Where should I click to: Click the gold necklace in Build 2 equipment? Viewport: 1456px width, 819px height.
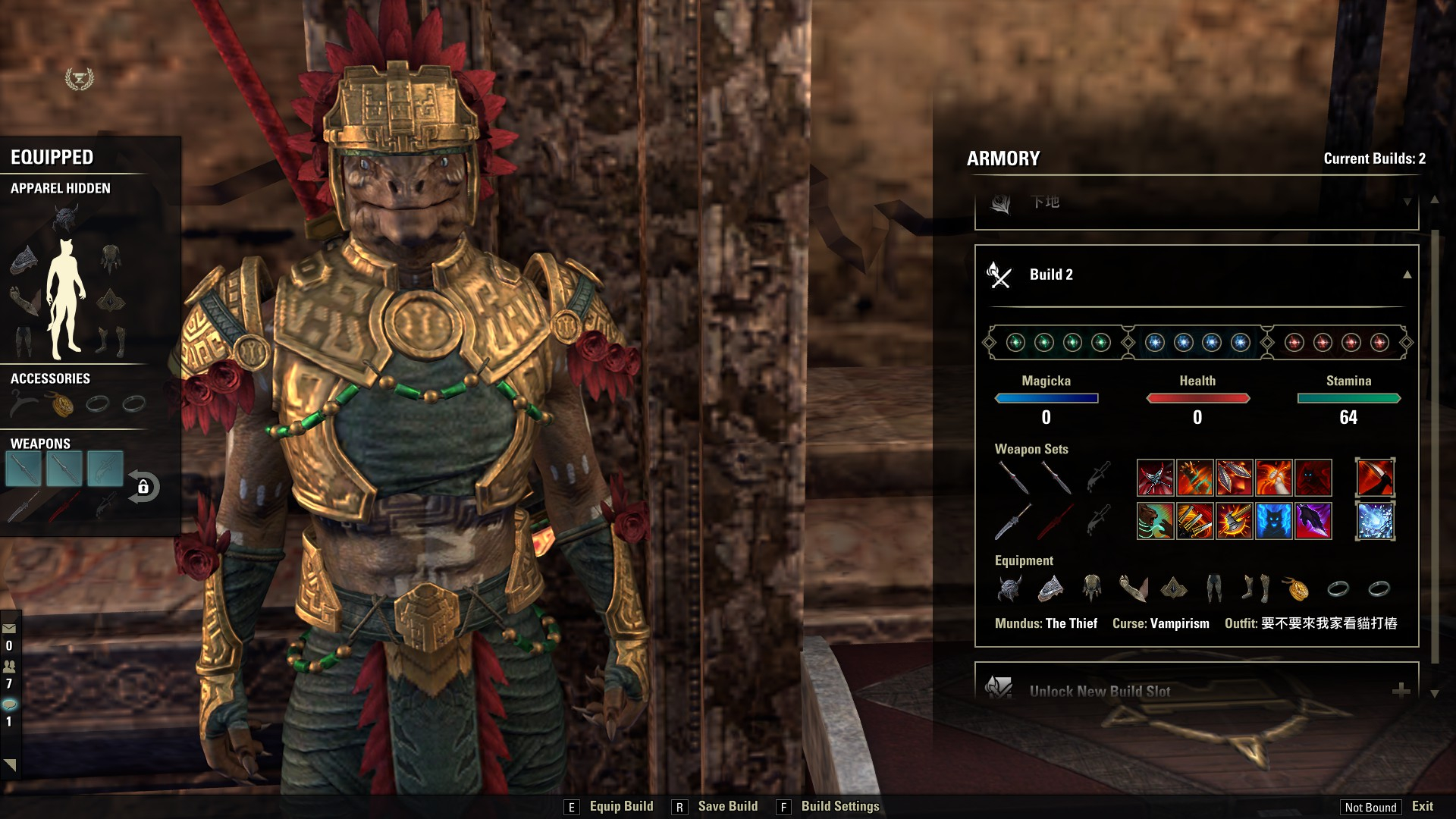[1296, 588]
